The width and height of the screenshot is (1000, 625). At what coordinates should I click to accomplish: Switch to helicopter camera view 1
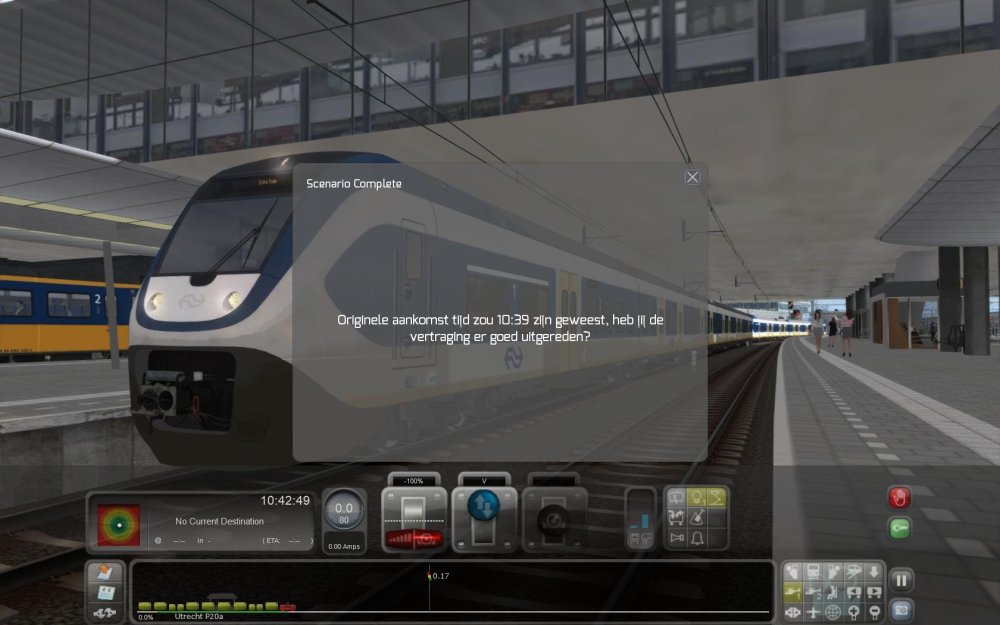point(793,592)
